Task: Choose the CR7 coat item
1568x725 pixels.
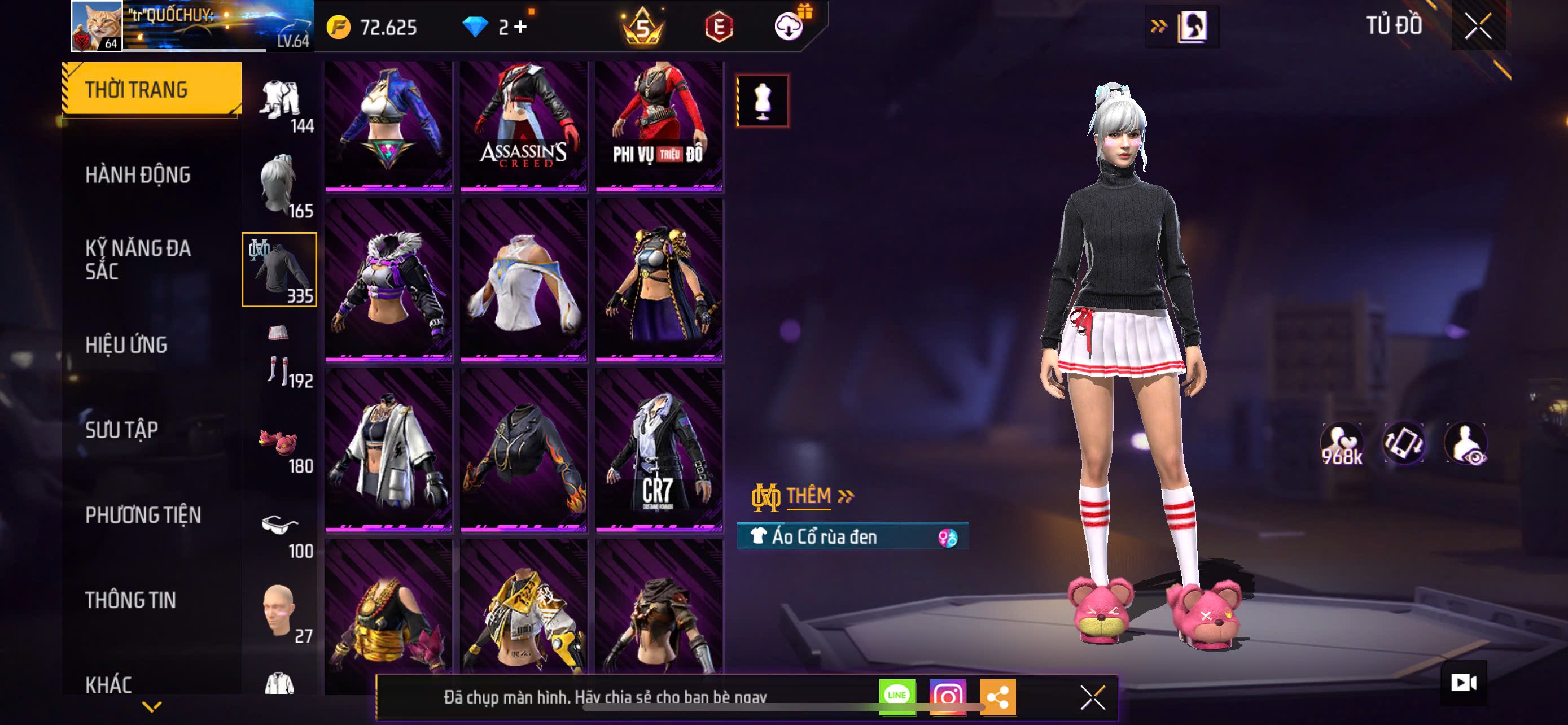Action: [659, 450]
